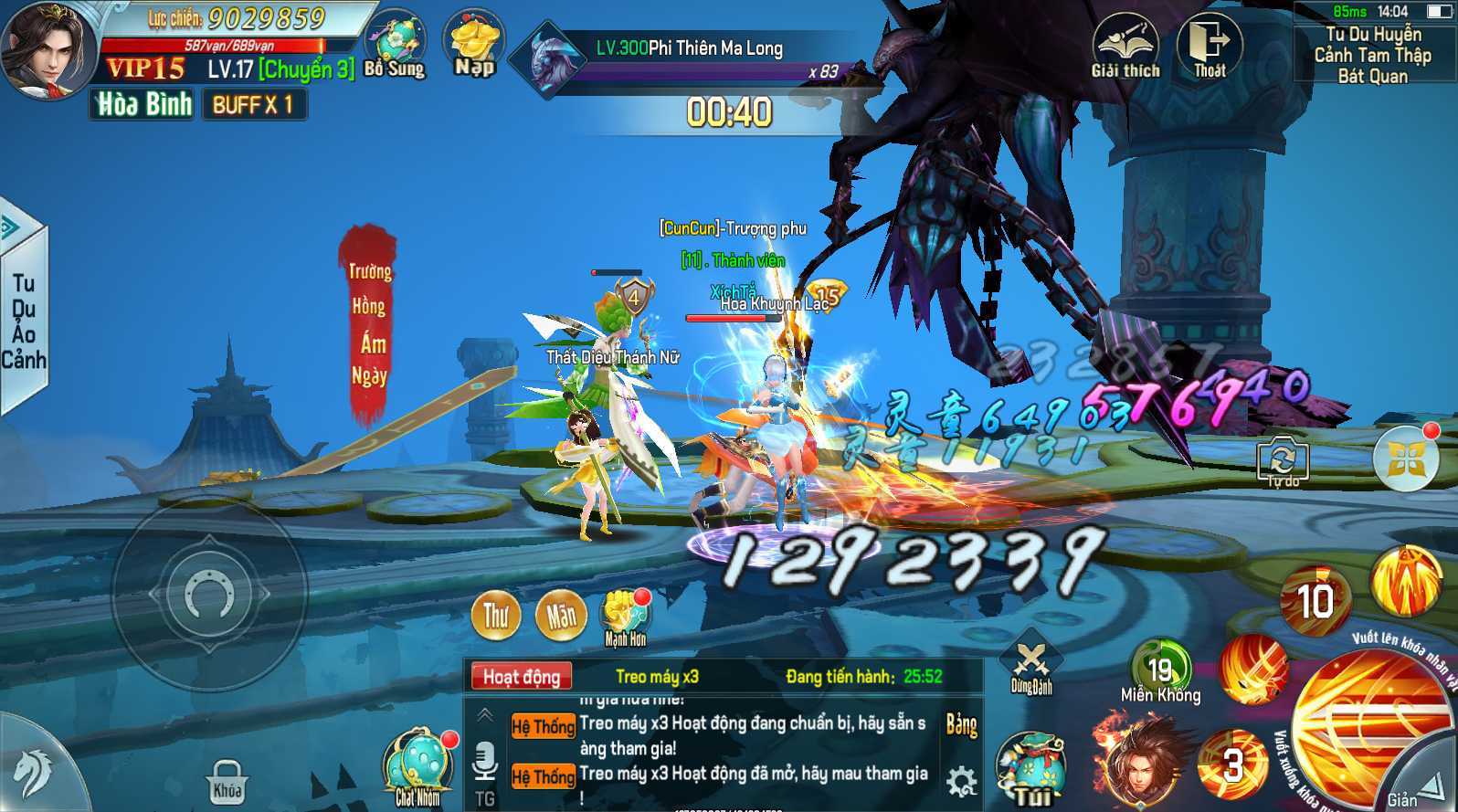The width and height of the screenshot is (1458, 812).
Task: Open the Hoạt động activity tab
Action: 522,677
